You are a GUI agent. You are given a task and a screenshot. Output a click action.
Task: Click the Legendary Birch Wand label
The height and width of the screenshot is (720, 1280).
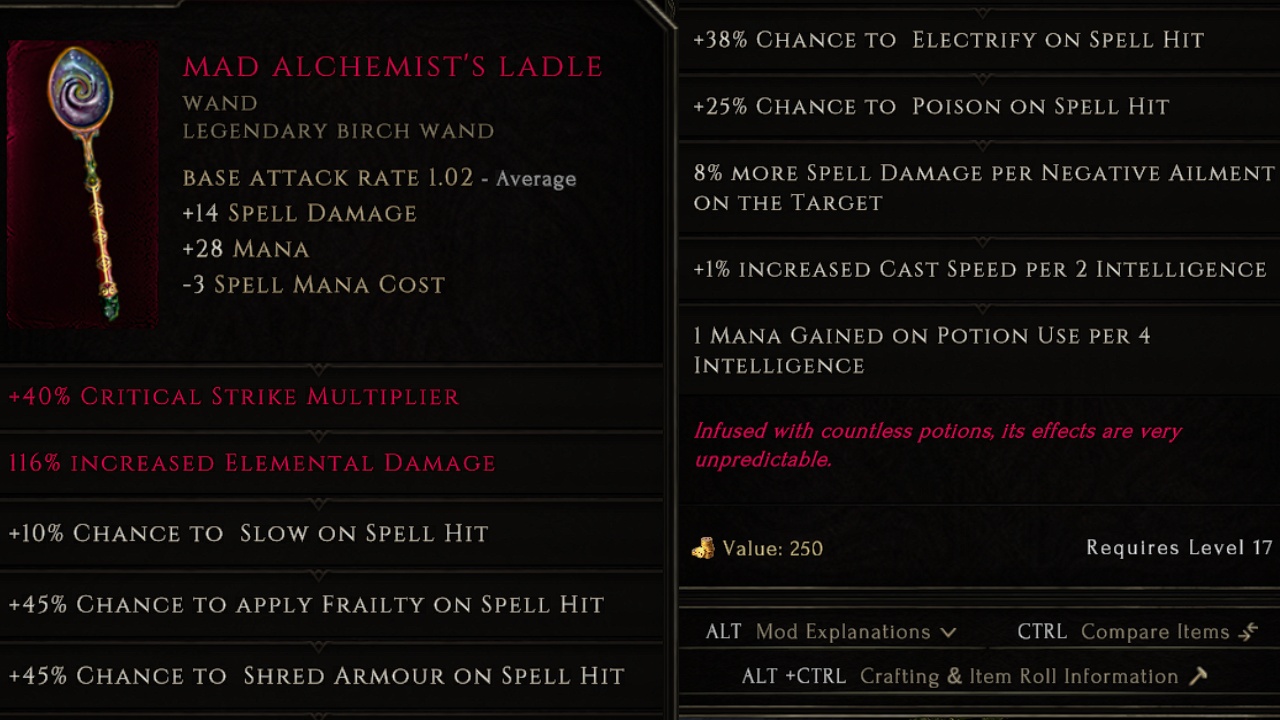tap(337, 131)
